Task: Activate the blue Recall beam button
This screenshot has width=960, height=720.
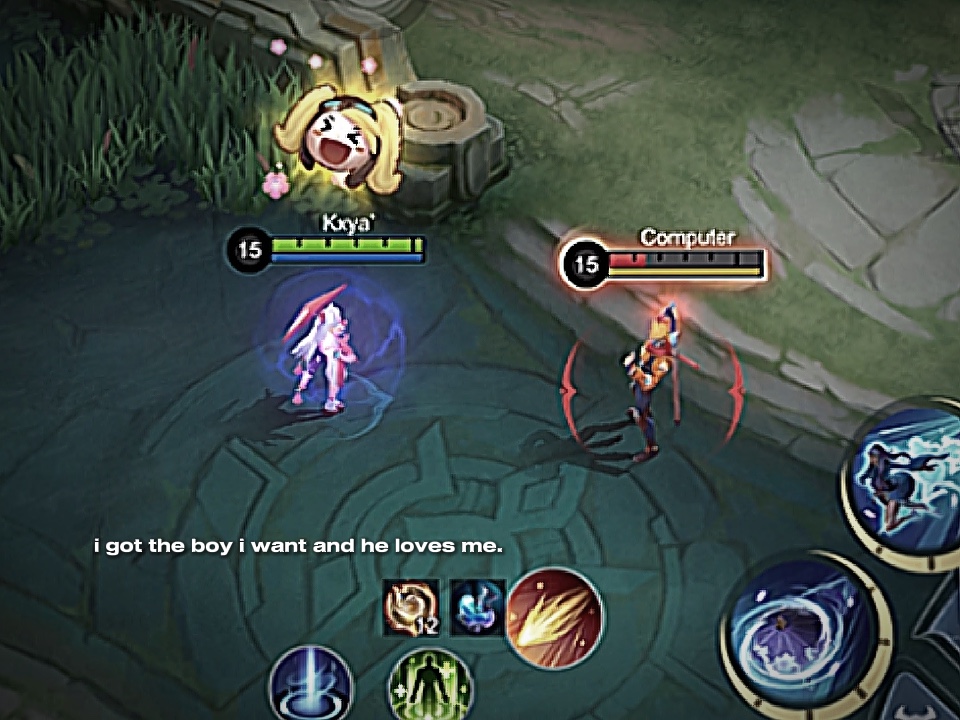Action: (312, 688)
